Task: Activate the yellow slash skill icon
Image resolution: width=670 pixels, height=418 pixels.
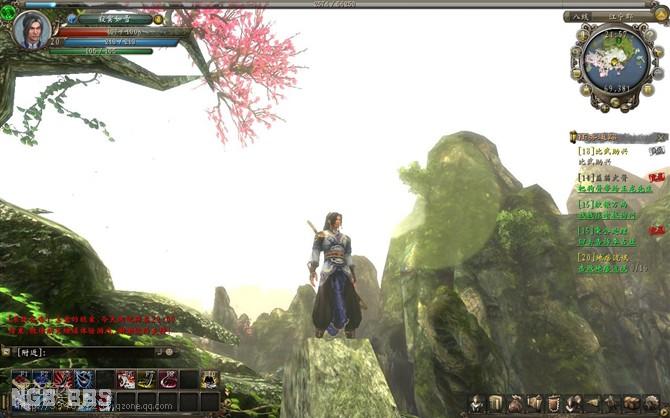Action: pos(147,379)
